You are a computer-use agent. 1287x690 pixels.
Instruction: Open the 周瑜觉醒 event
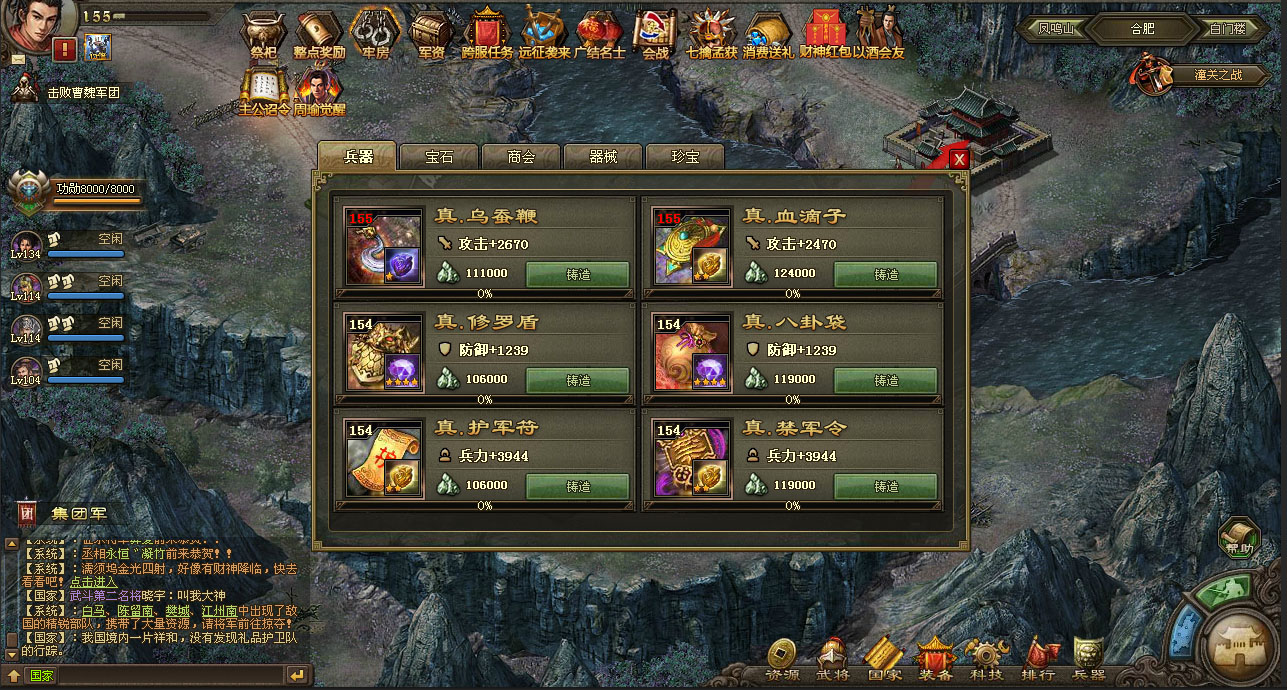tap(319, 90)
